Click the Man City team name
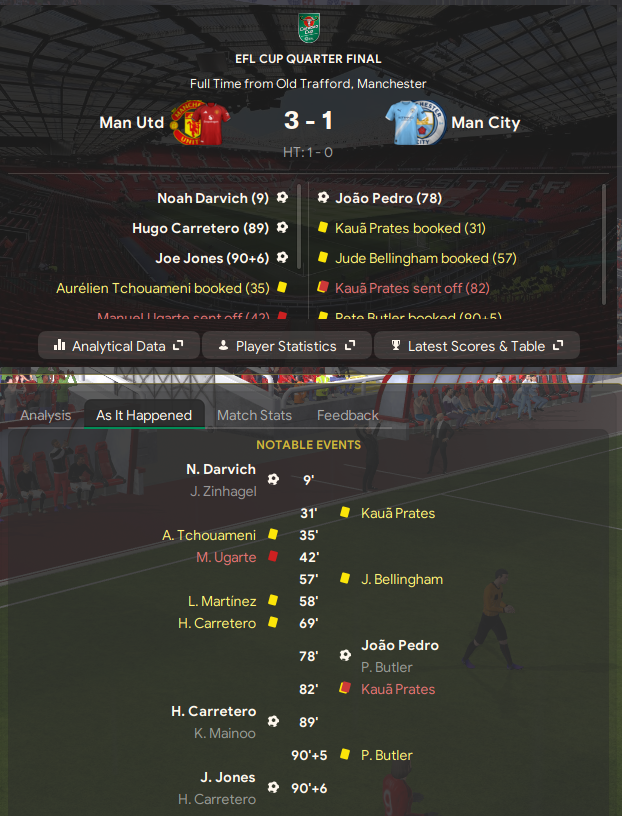This screenshot has height=816, width=622. [485, 123]
